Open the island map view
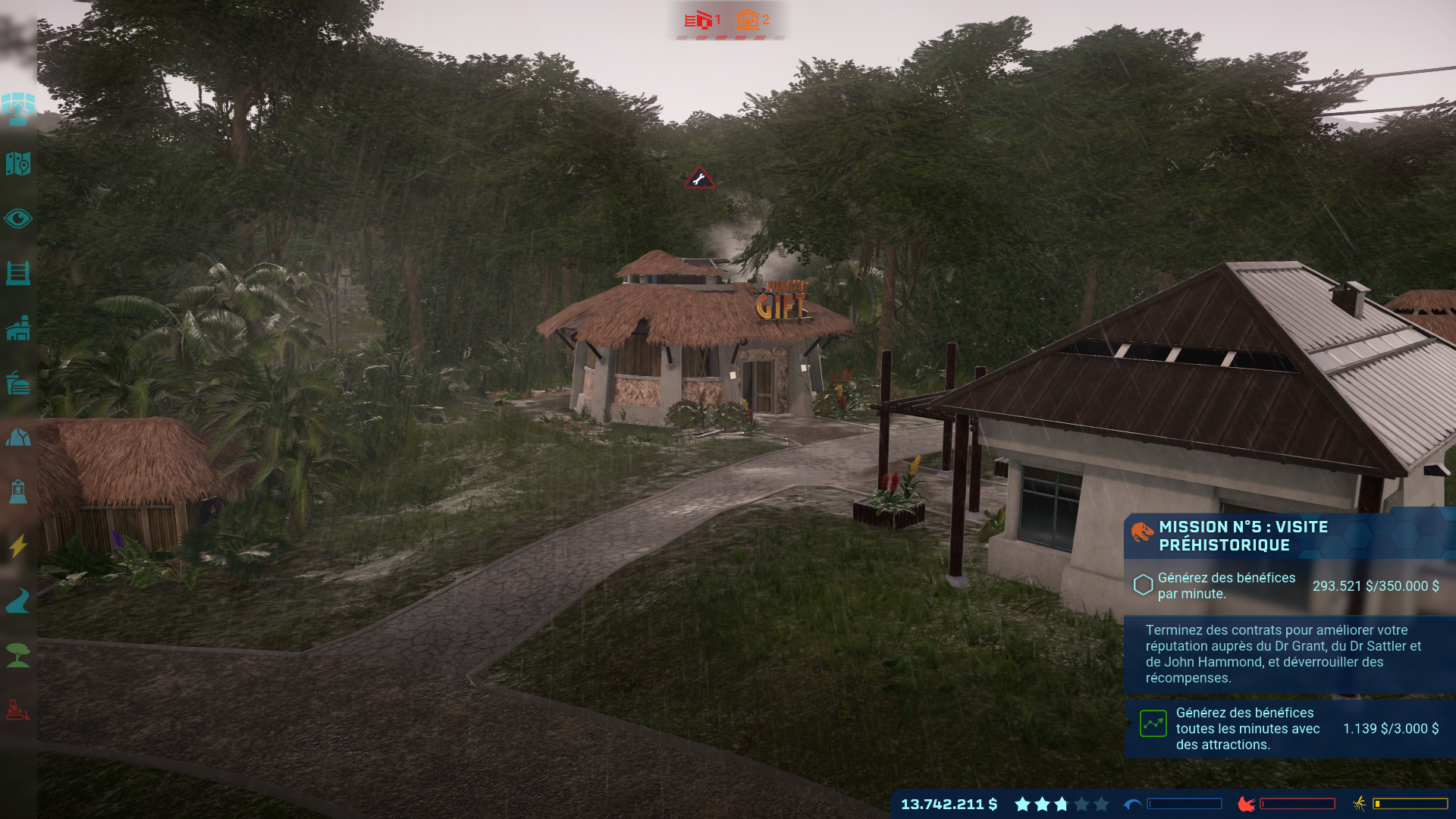The width and height of the screenshot is (1456, 819). click(x=18, y=164)
